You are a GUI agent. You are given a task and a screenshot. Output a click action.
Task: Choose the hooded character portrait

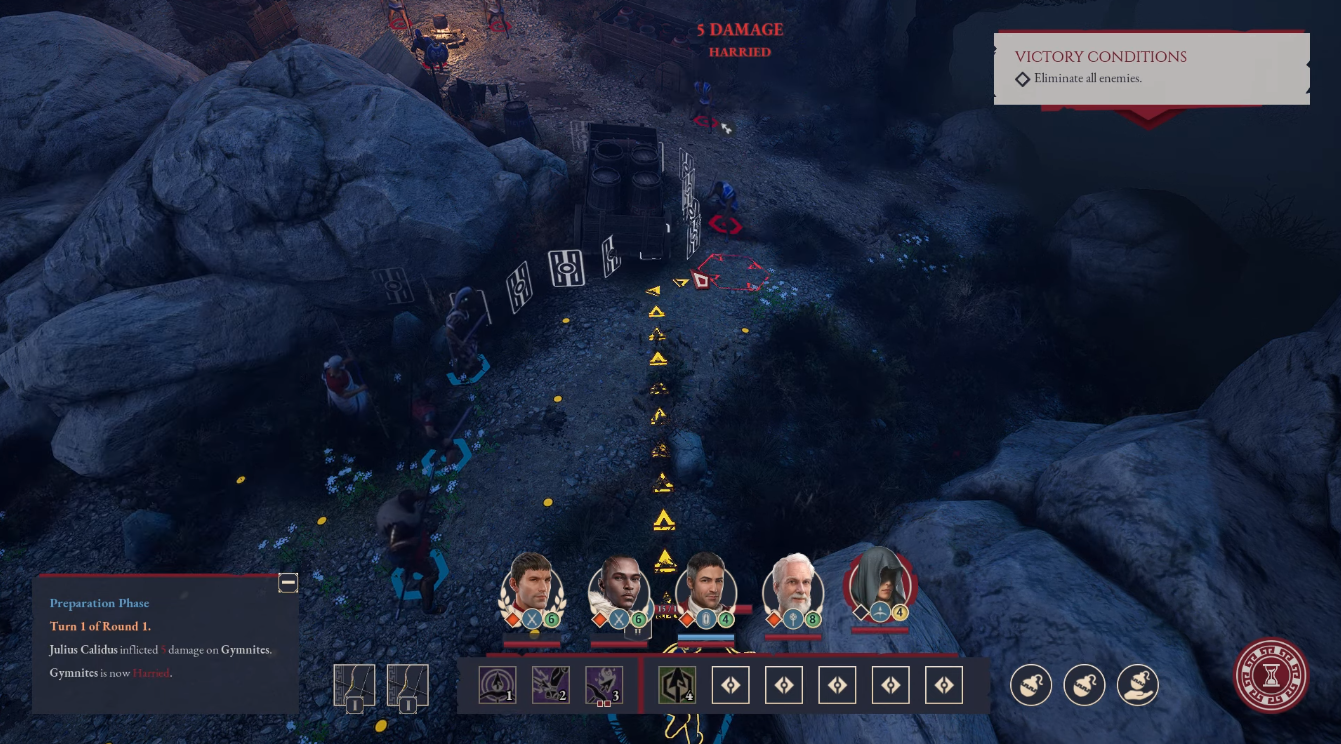pos(880,580)
